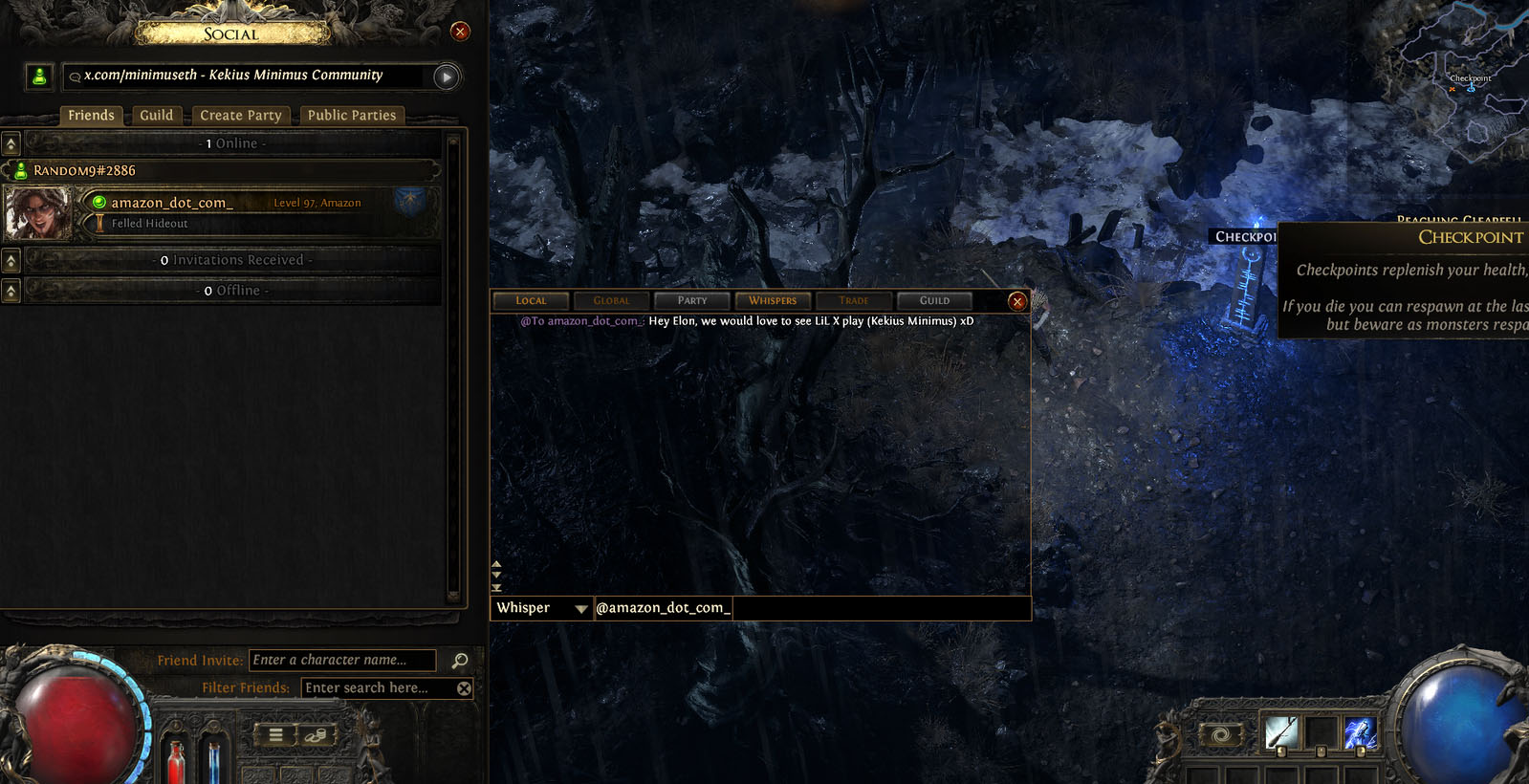Switch chat to the Trade tab

click(x=854, y=301)
